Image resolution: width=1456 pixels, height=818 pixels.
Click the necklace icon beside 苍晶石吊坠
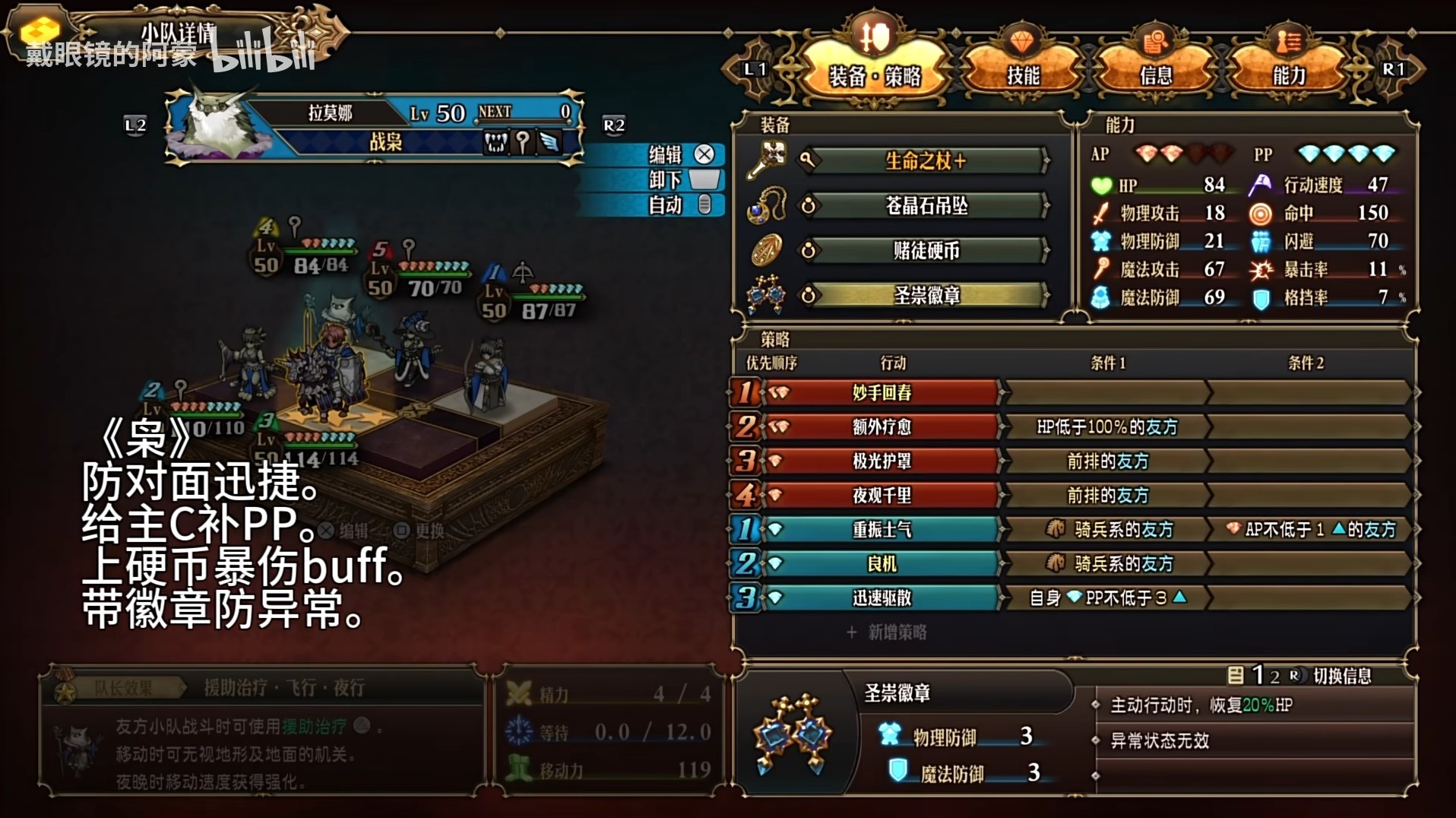(x=768, y=205)
